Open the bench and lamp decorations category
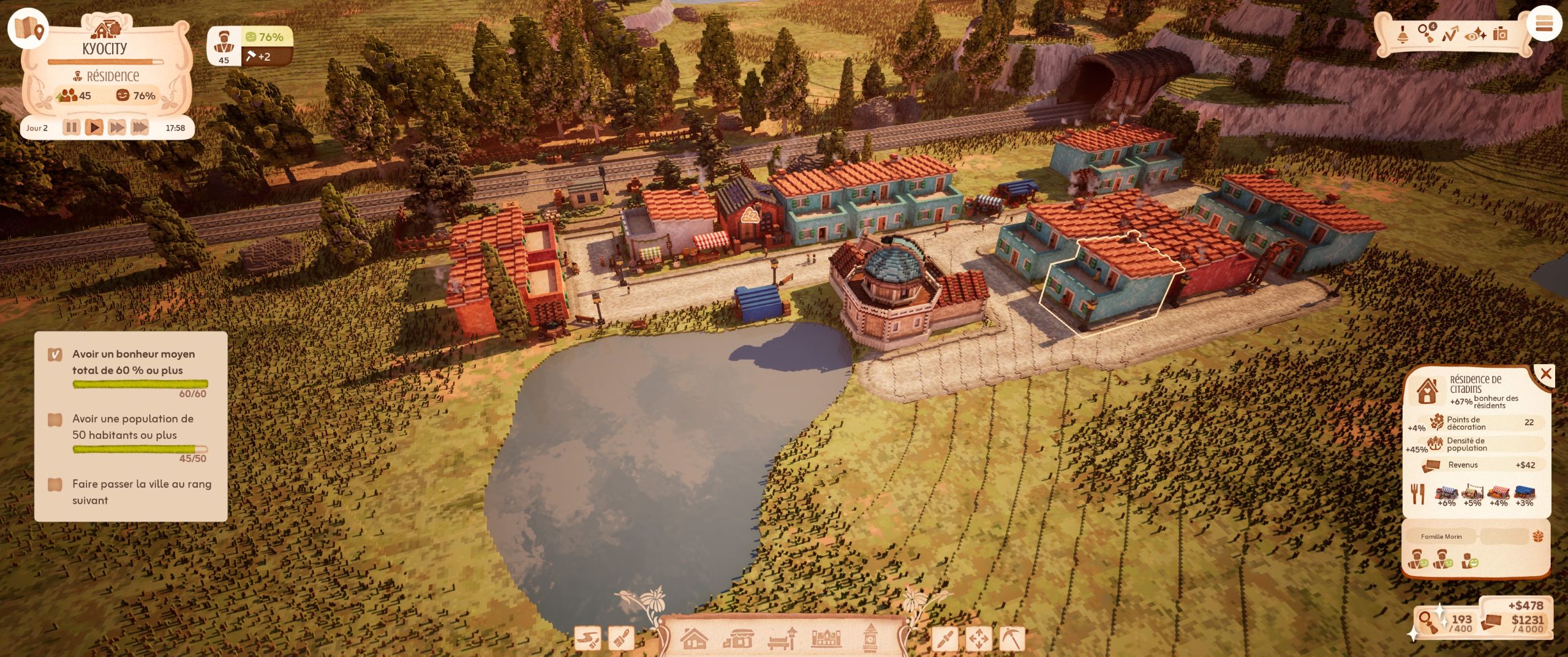 (x=782, y=639)
